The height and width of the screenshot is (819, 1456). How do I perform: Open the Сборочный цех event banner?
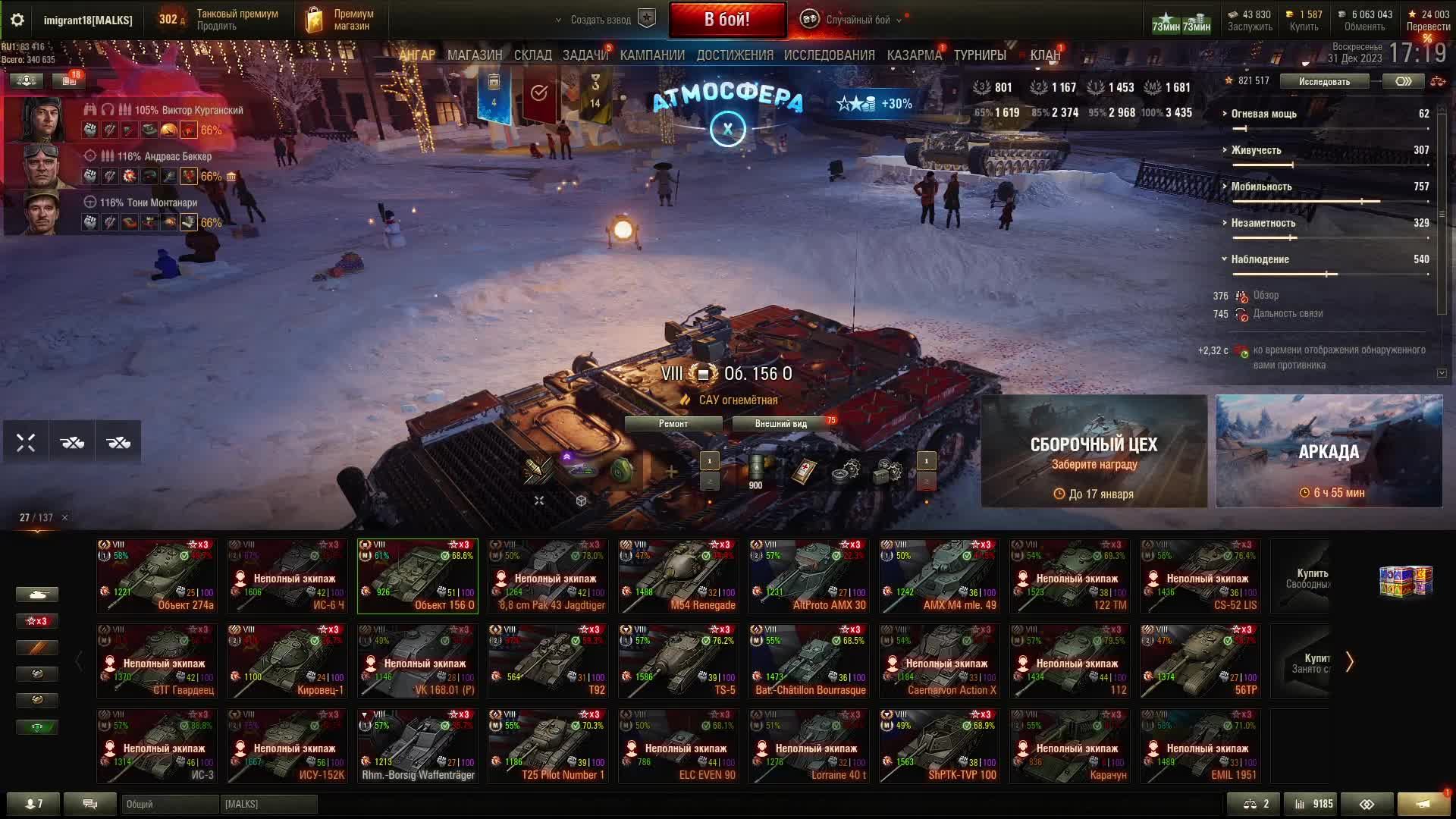pyautogui.click(x=1094, y=451)
